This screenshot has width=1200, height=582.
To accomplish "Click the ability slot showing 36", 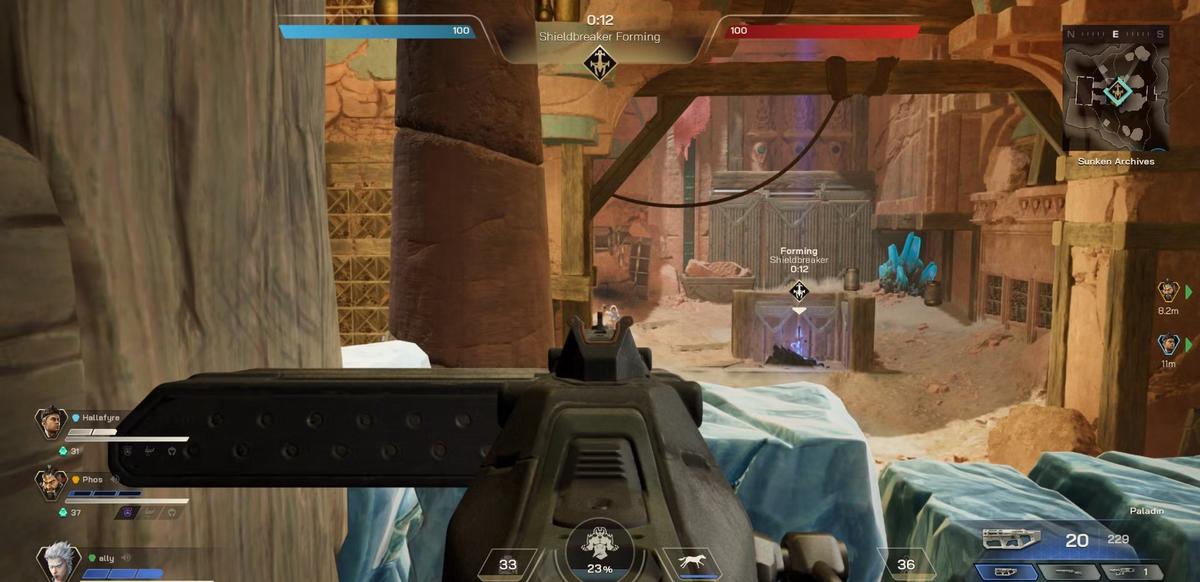I will click(x=905, y=565).
